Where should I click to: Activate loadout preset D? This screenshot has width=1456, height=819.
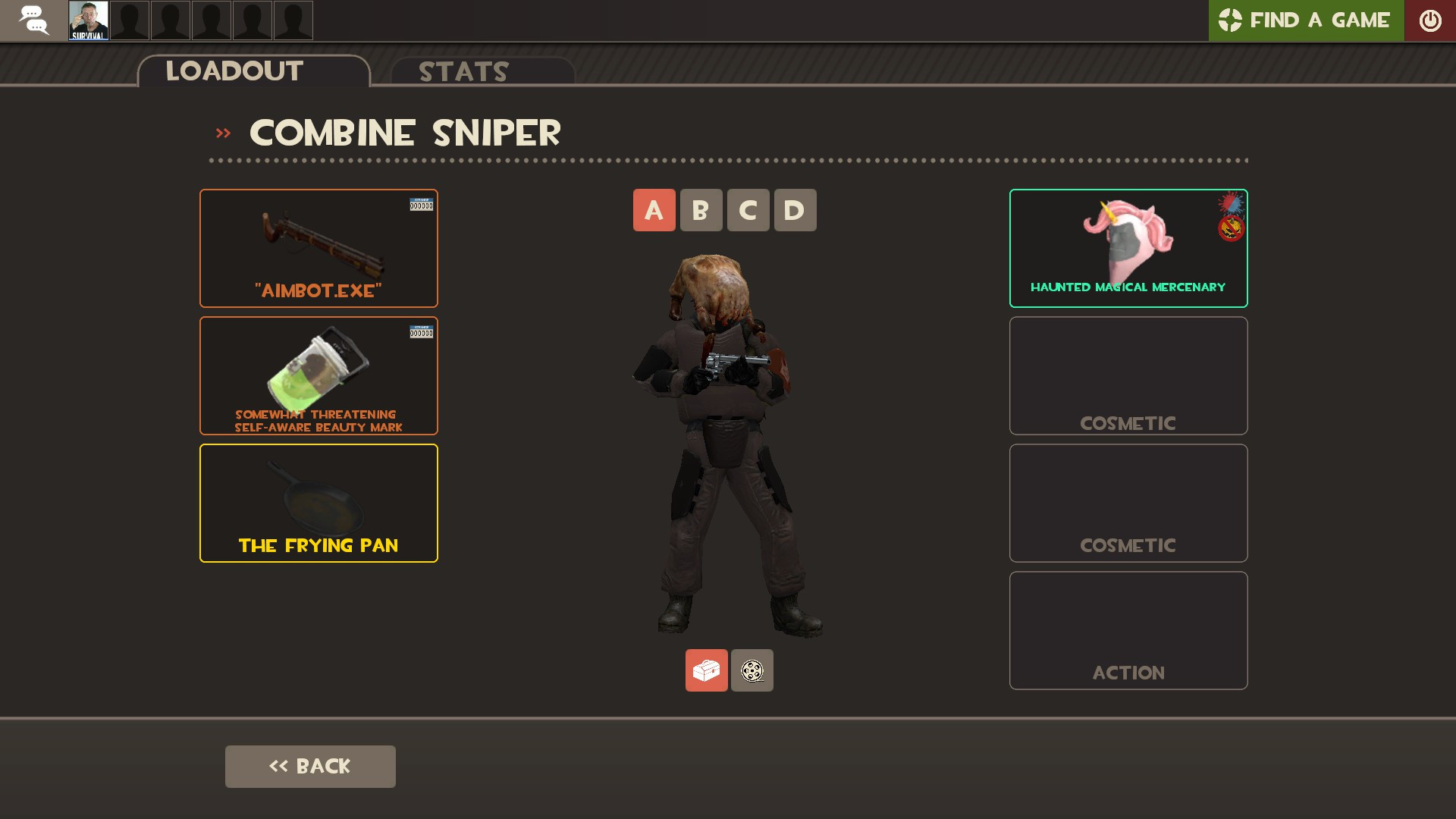(795, 210)
